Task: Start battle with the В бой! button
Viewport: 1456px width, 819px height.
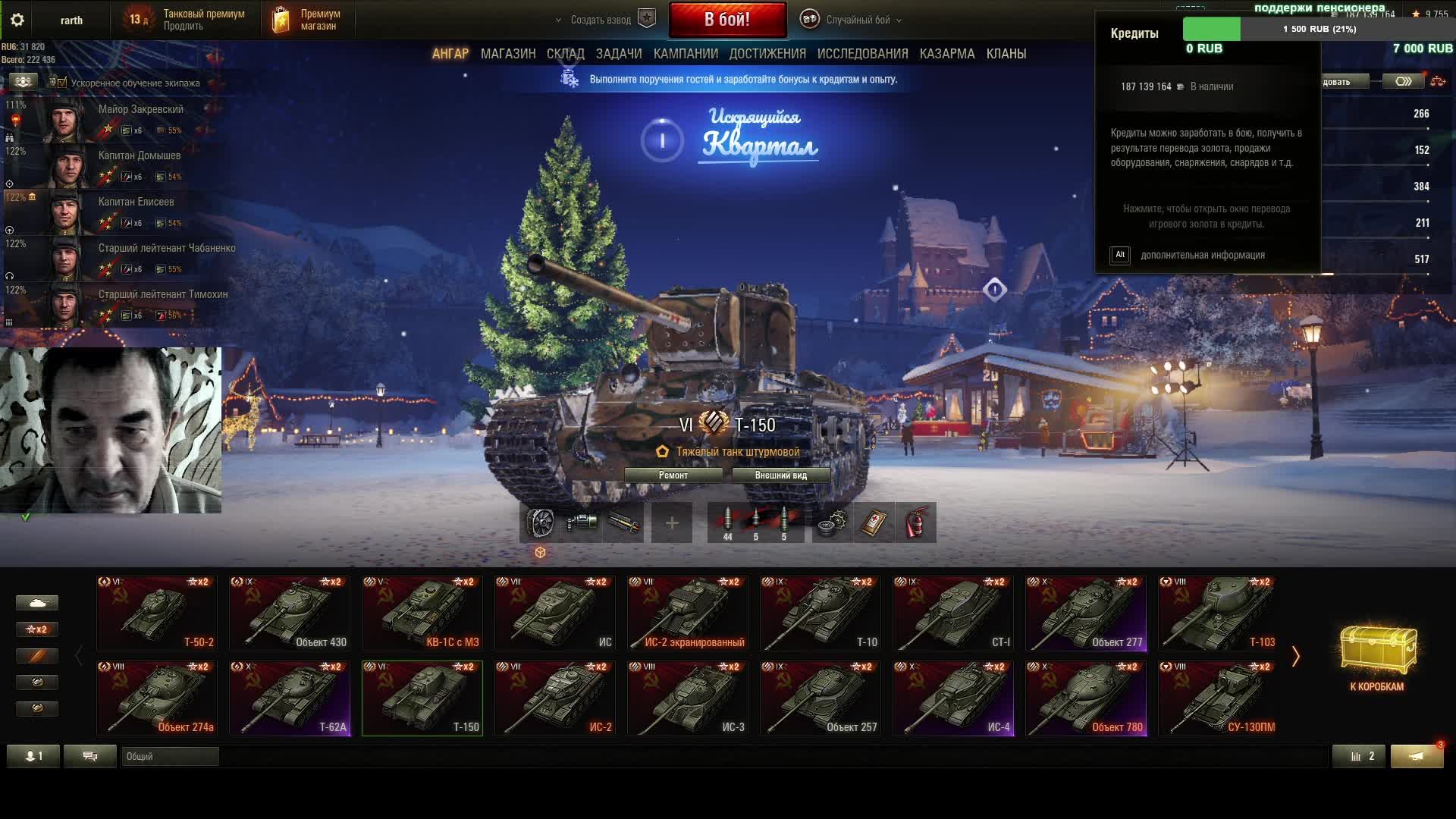Action: (727, 20)
